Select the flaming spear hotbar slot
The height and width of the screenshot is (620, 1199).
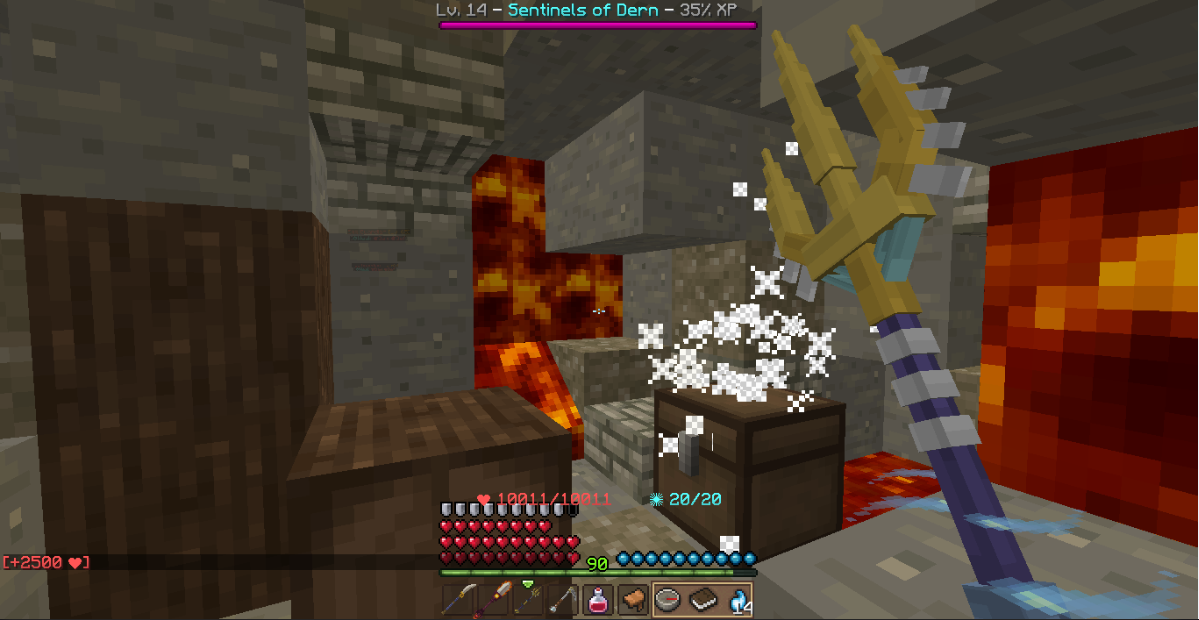(x=492, y=600)
